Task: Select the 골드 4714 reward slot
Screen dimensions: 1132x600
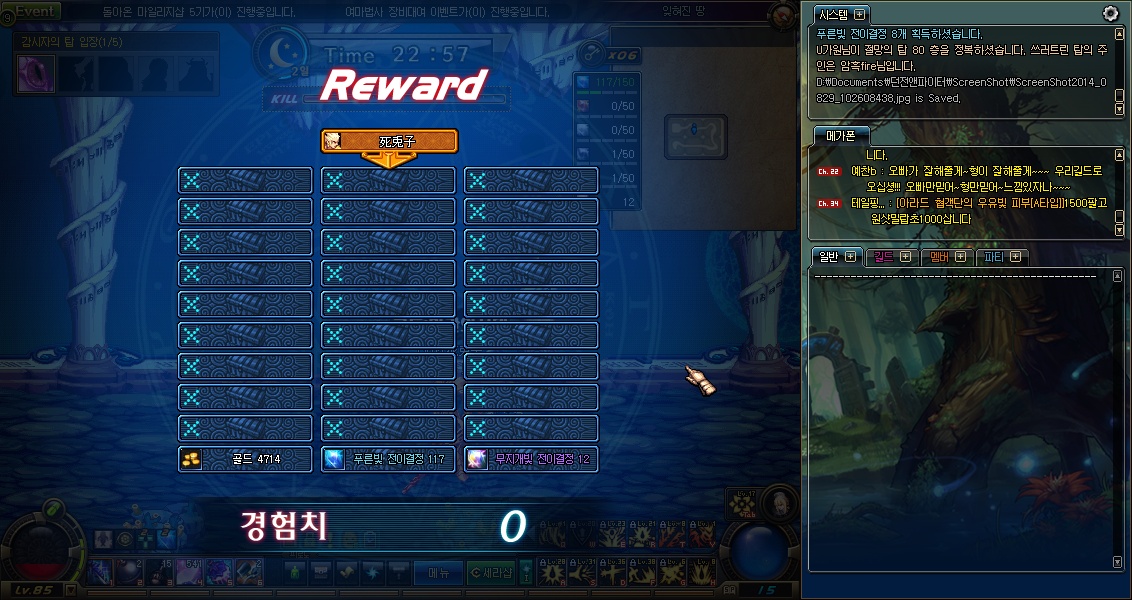Action: (245, 459)
